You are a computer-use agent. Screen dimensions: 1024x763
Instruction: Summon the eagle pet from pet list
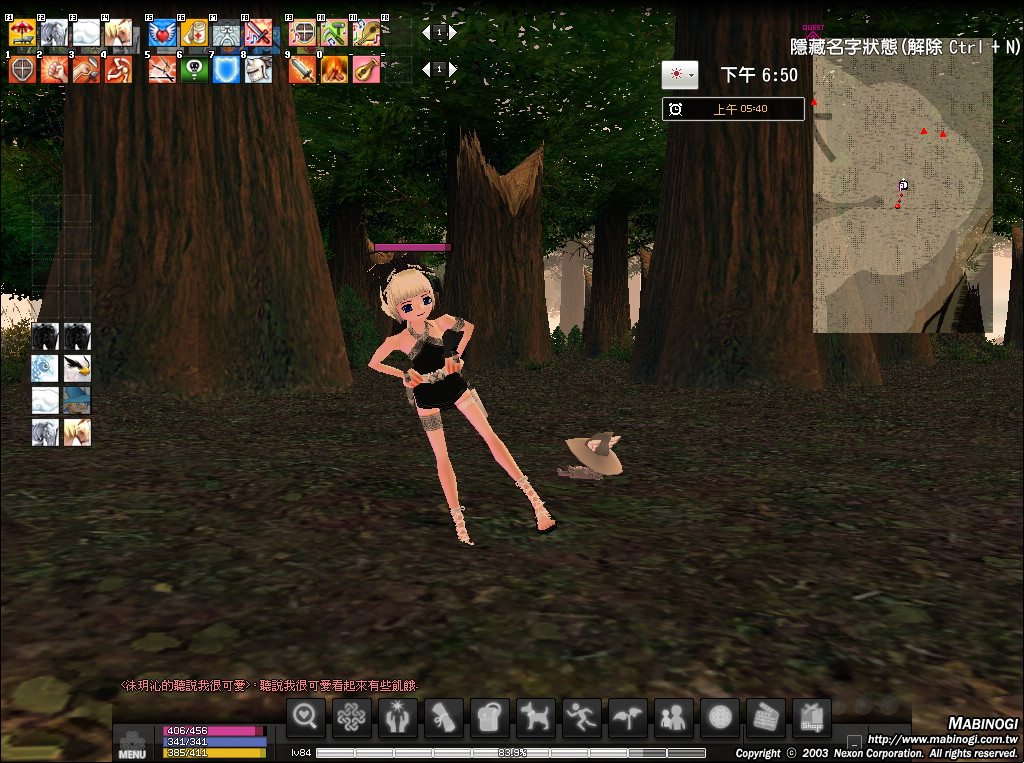point(77,368)
